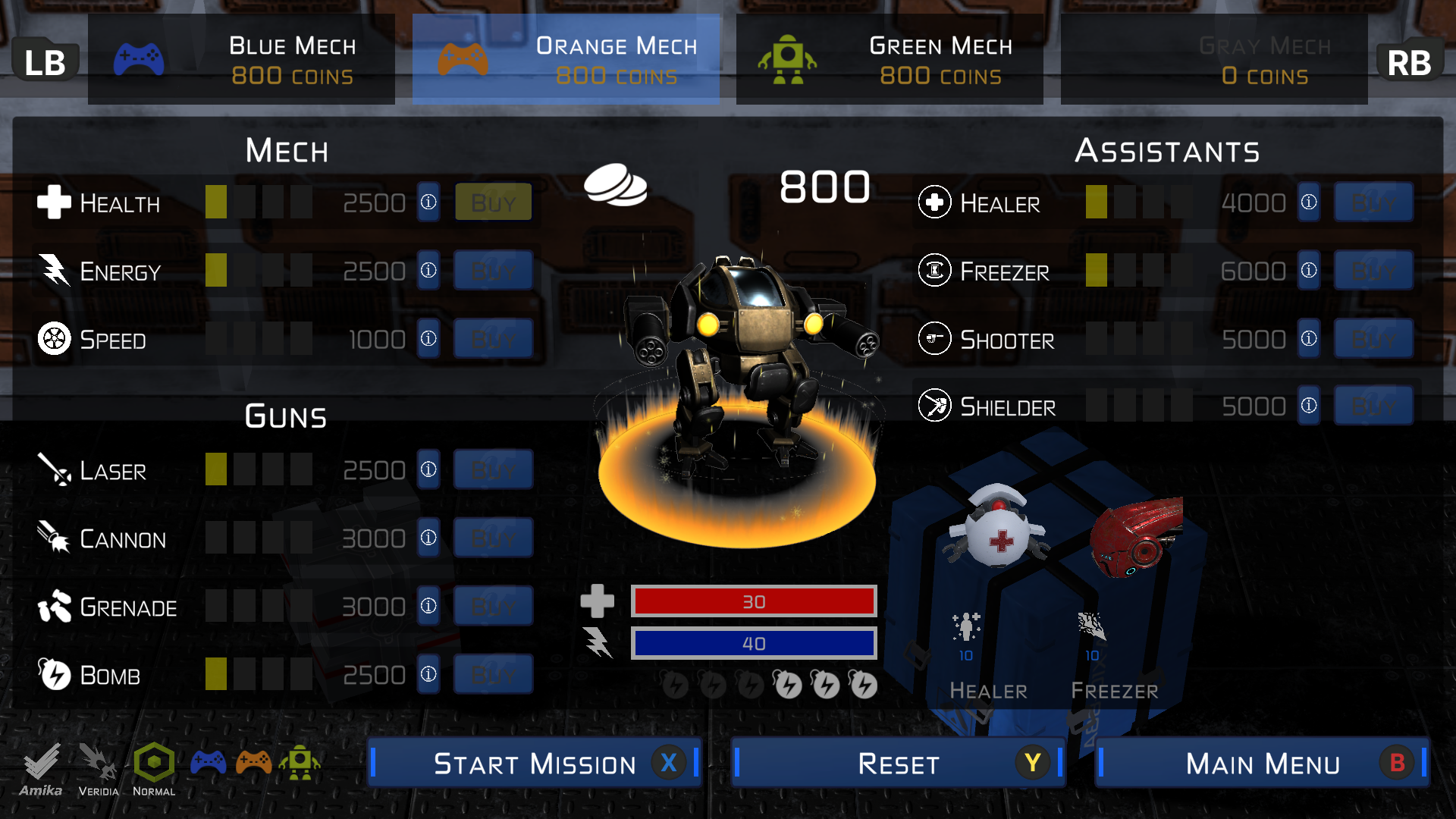Reset the purchased upgrades

click(899, 763)
